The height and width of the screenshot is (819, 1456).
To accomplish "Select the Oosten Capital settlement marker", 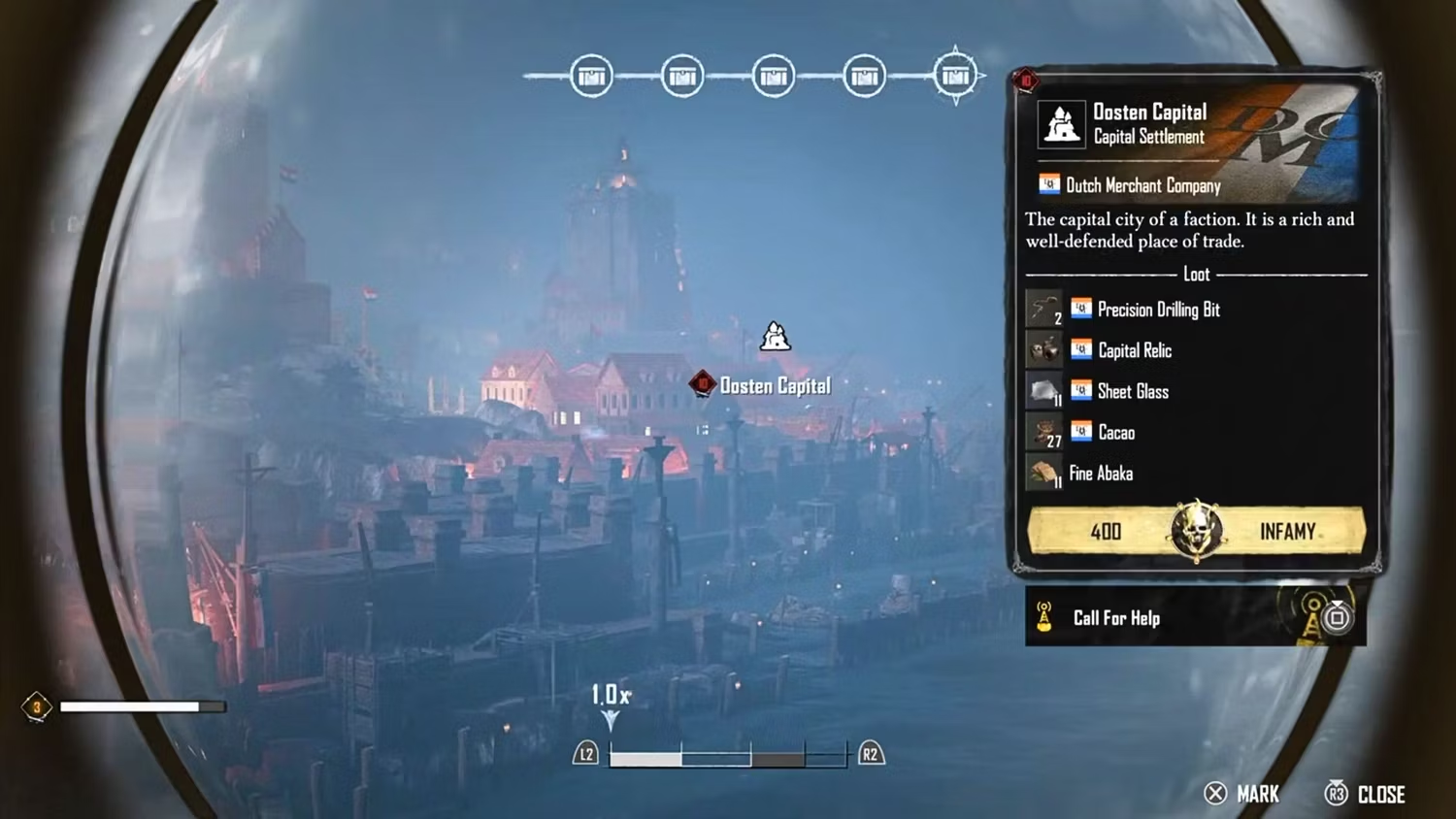I will (x=774, y=338).
